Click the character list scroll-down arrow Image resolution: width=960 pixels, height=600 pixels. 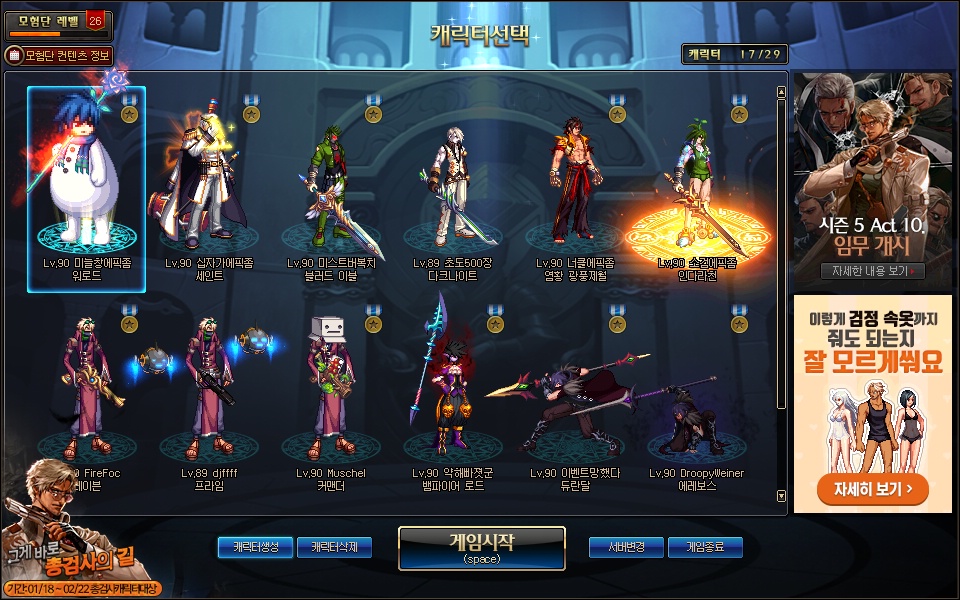click(781, 495)
